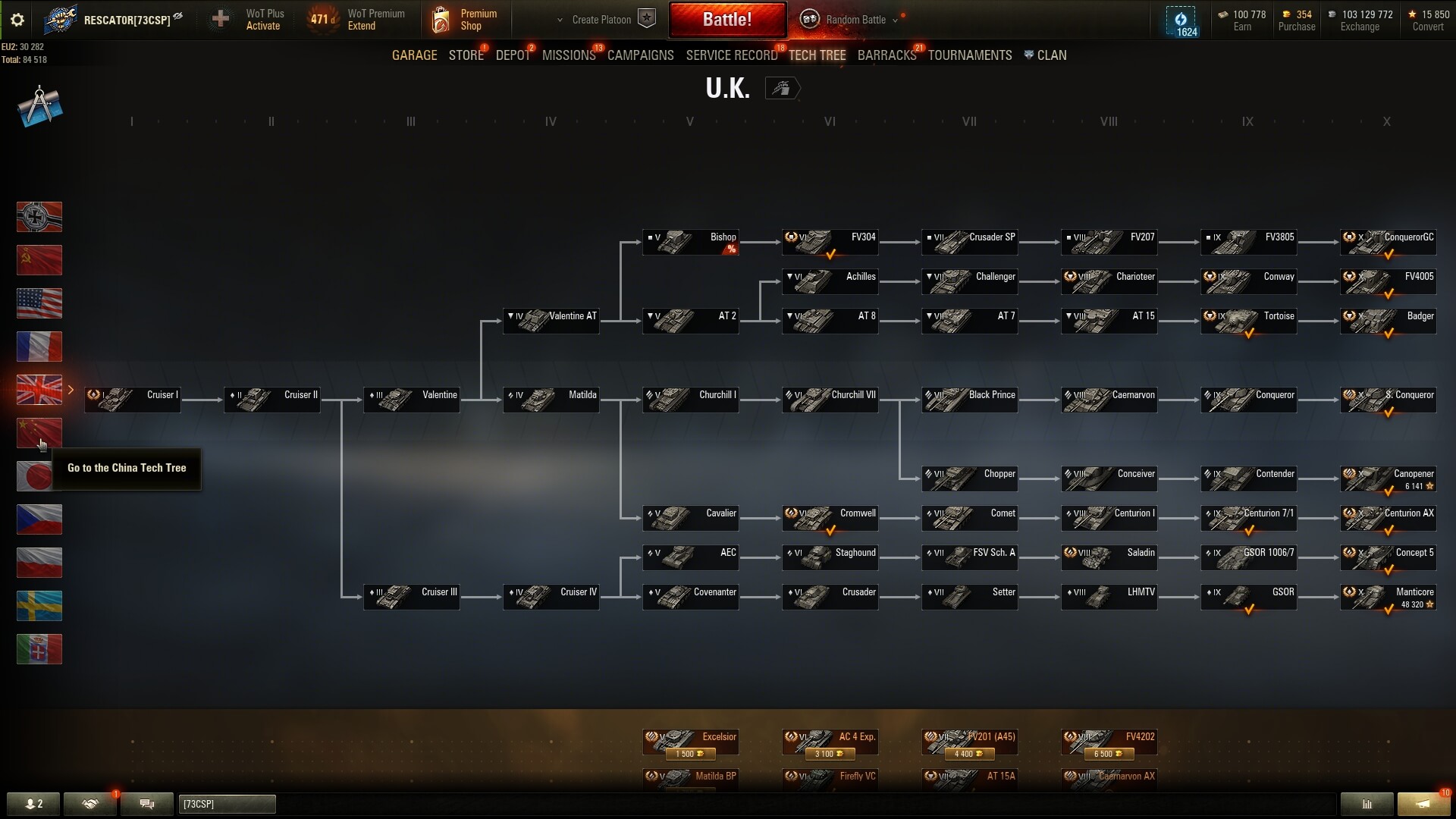
Task: Open the settings gear menu
Action: coord(17,20)
